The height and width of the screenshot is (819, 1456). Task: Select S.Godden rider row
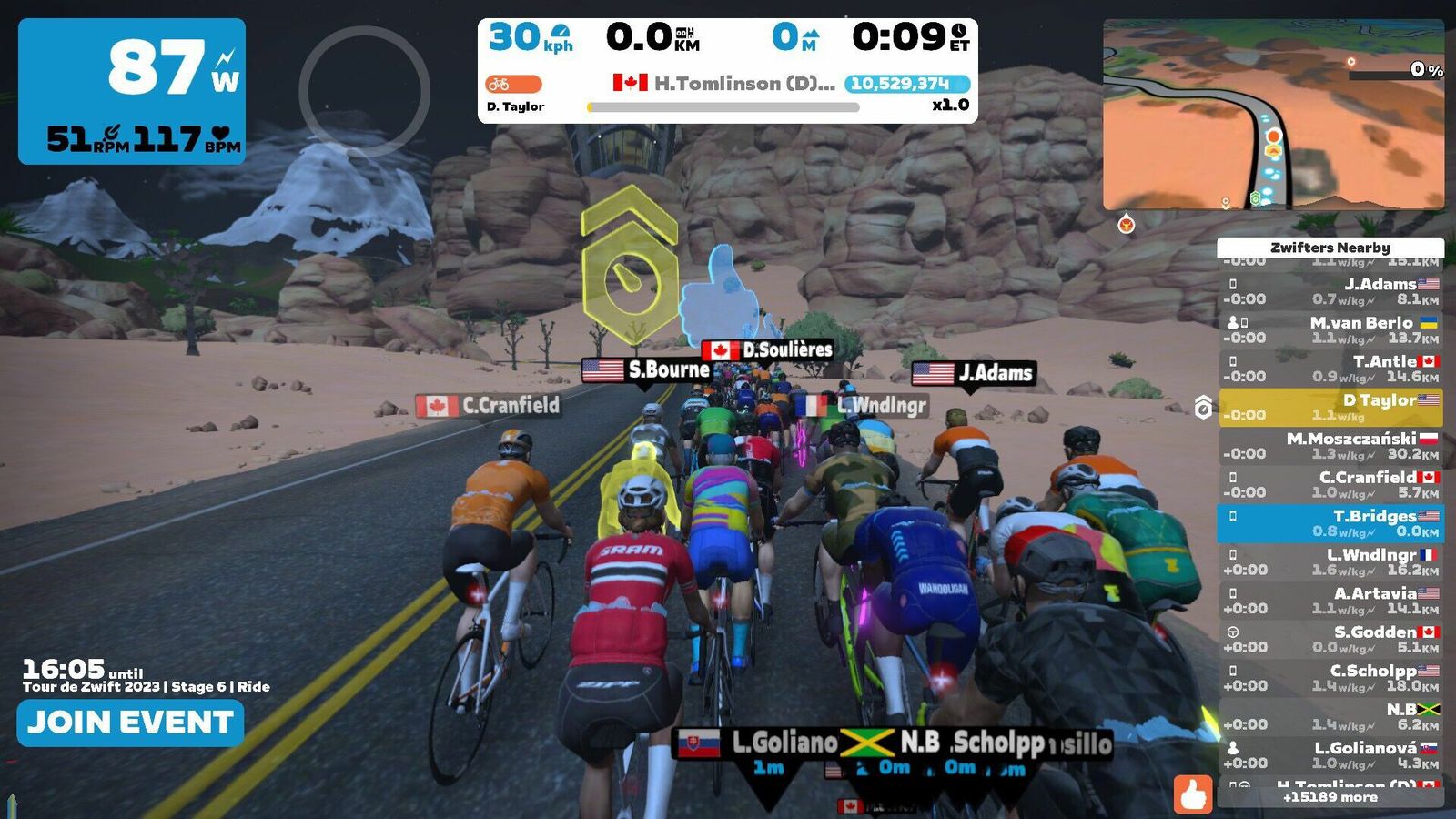1330,639
